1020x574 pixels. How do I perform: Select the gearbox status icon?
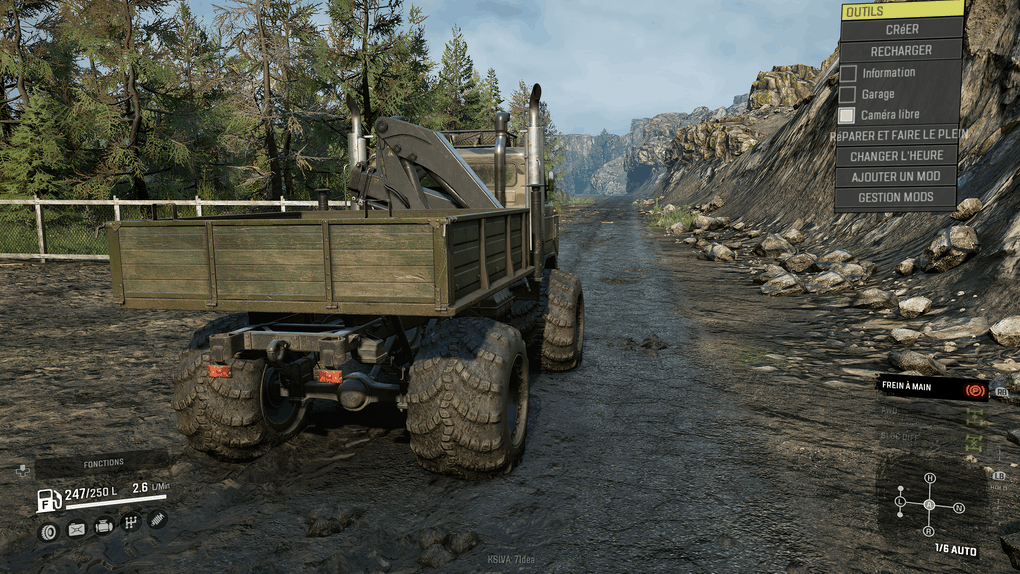(x=130, y=522)
